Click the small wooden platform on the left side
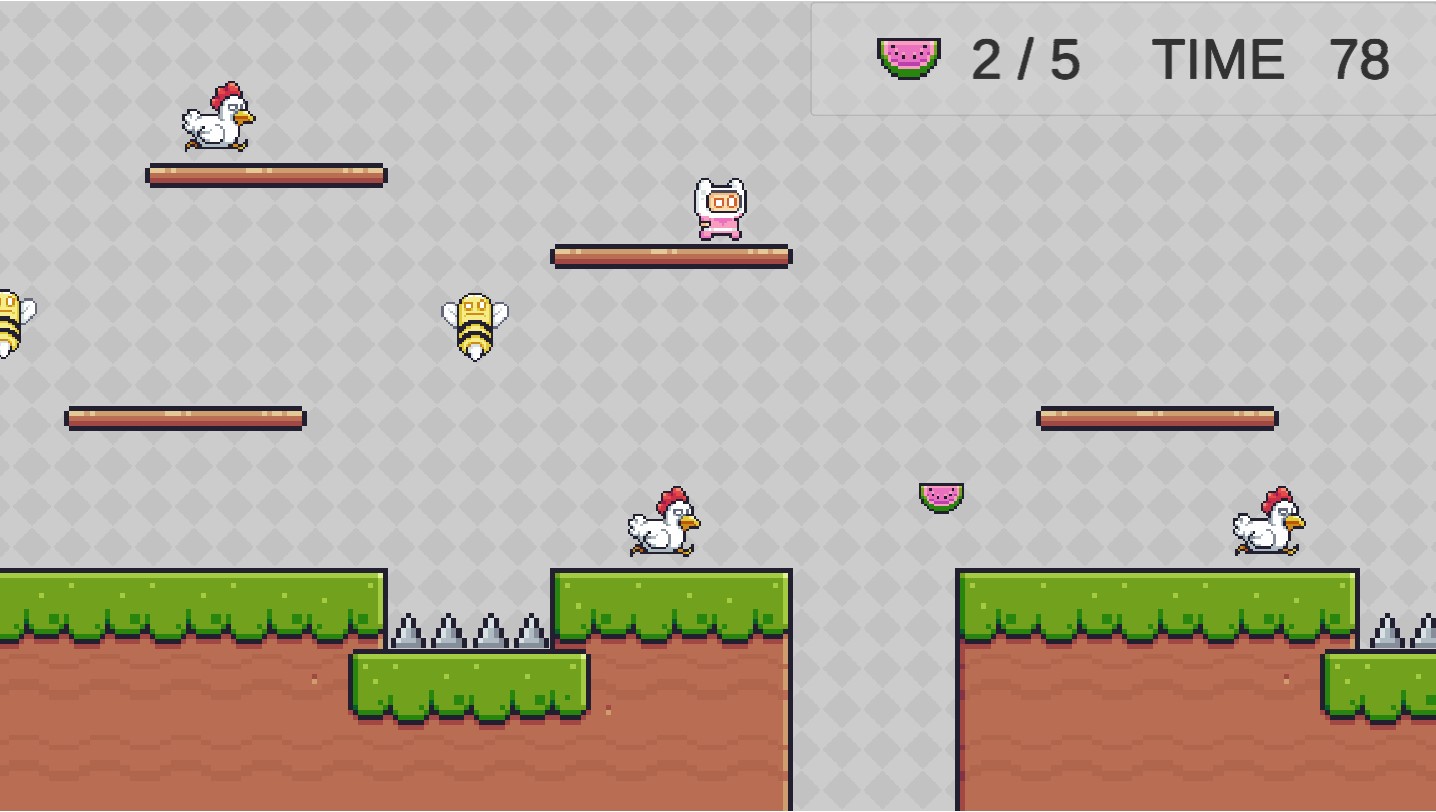The width and height of the screenshot is (1436, 812). click(184, 419)
